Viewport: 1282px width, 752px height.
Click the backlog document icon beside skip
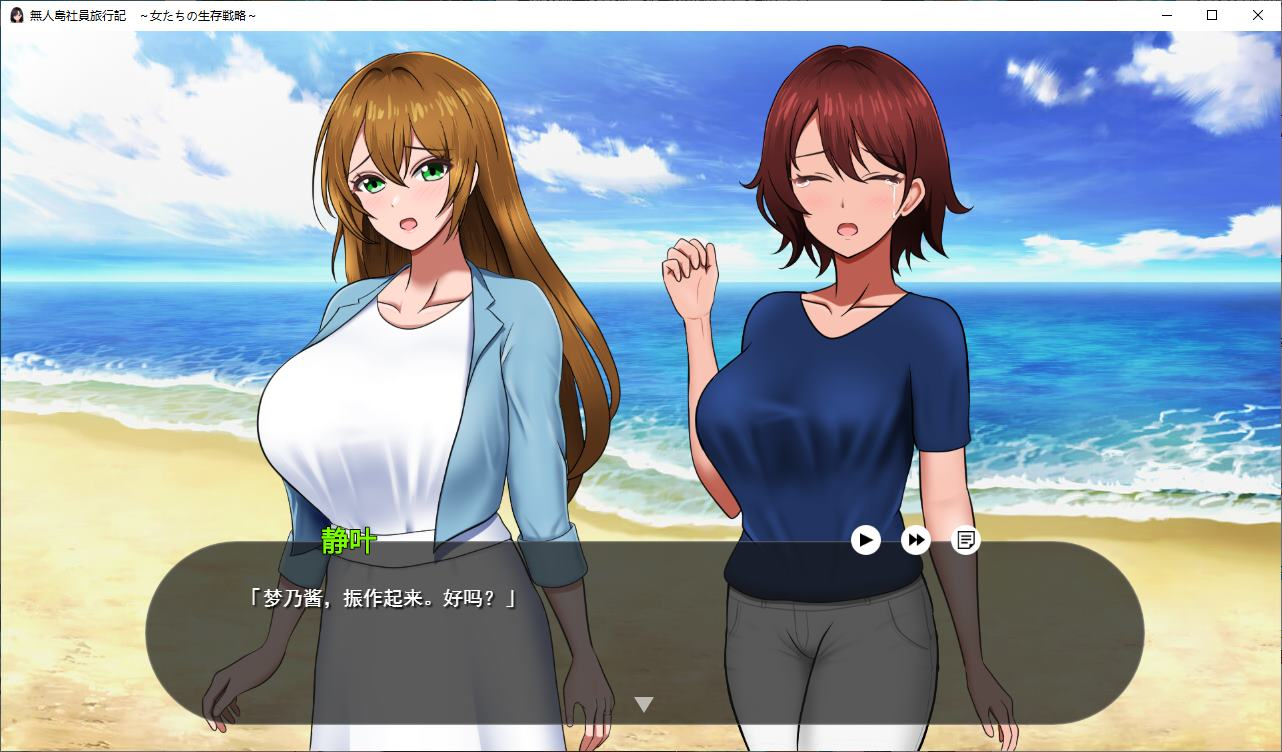pyautogui.click(x=966, y=540)
